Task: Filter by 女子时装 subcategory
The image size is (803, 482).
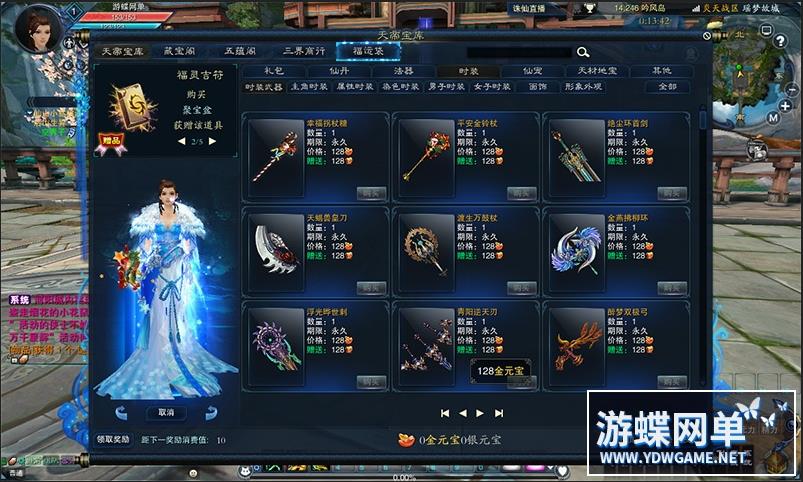Action: click(x=490, y=88)
